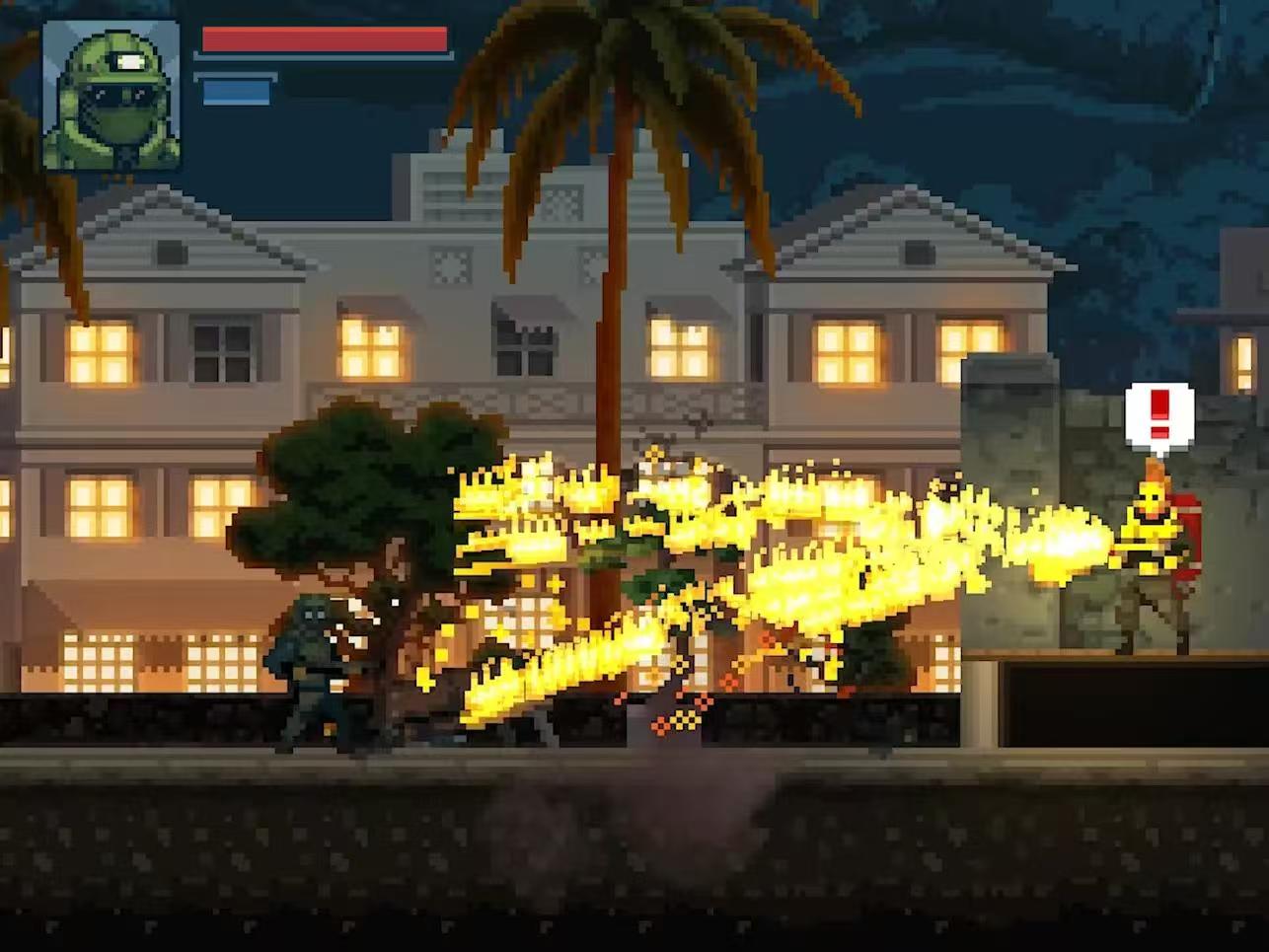Select the crouching soldier firing the weapon
This screenshot has height=952, width=1269.
click(x=316, y=661)
